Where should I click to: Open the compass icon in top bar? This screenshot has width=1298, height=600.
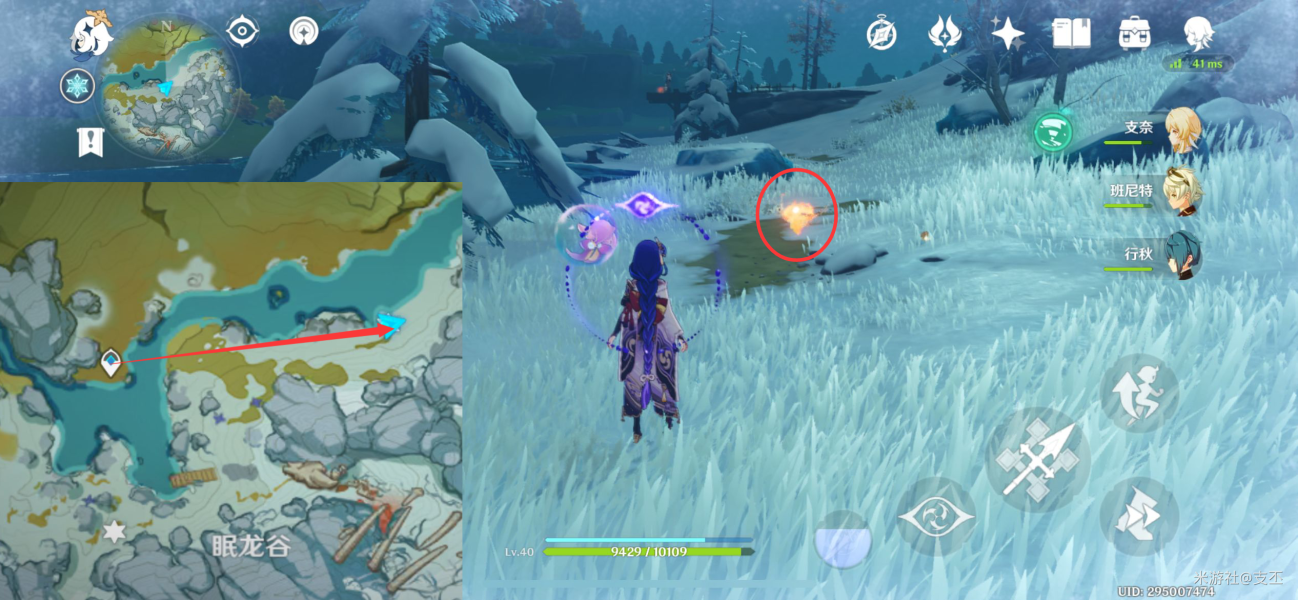coord(880,34)
